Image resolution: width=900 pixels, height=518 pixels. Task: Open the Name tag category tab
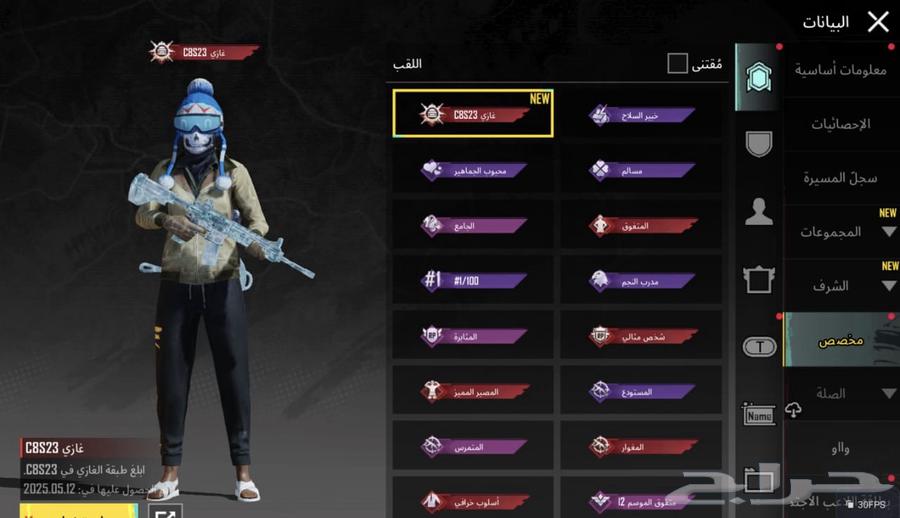pos(759,413)
